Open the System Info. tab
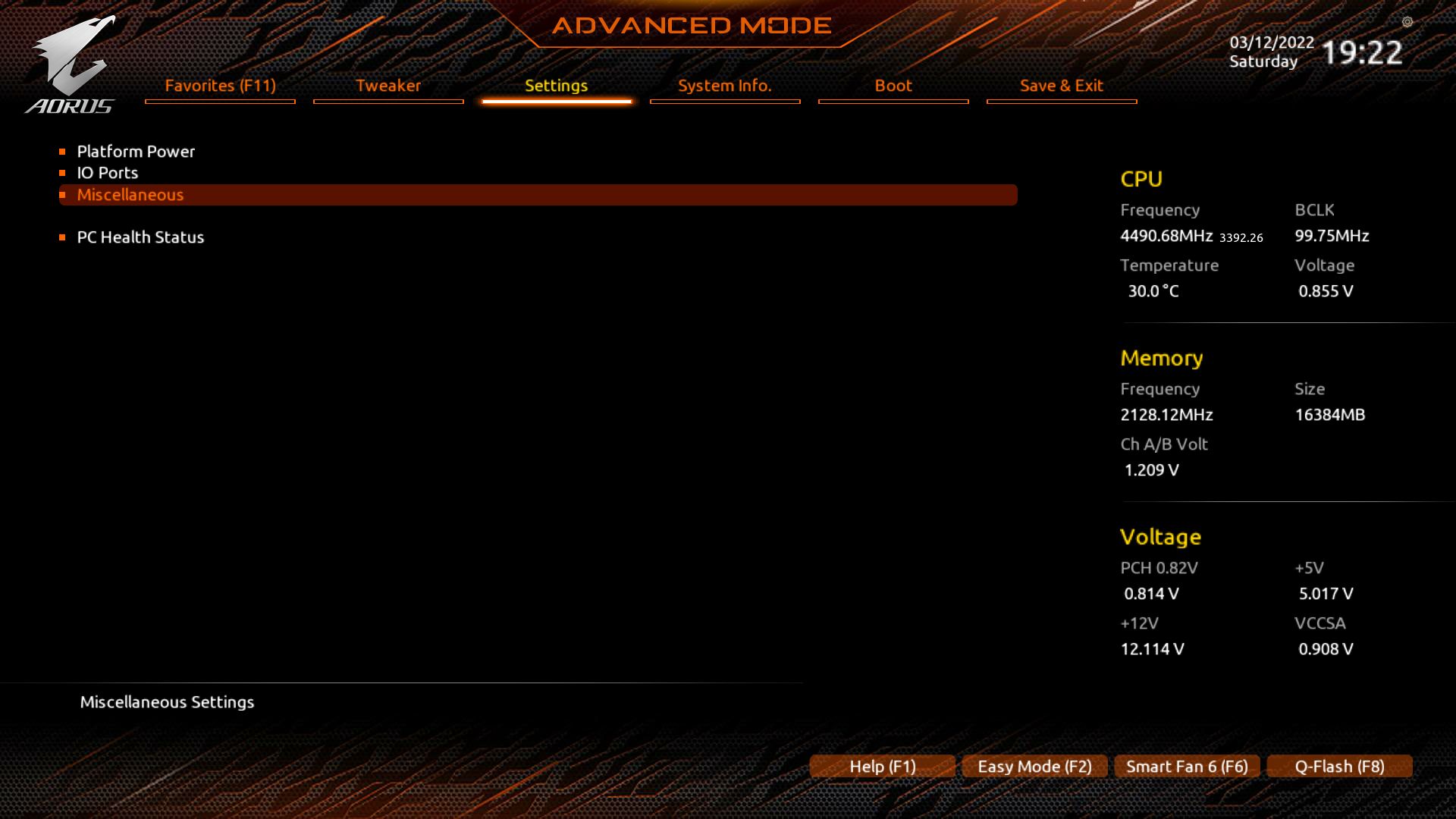This screenshot has width=1456, height=819. (724, 86)
